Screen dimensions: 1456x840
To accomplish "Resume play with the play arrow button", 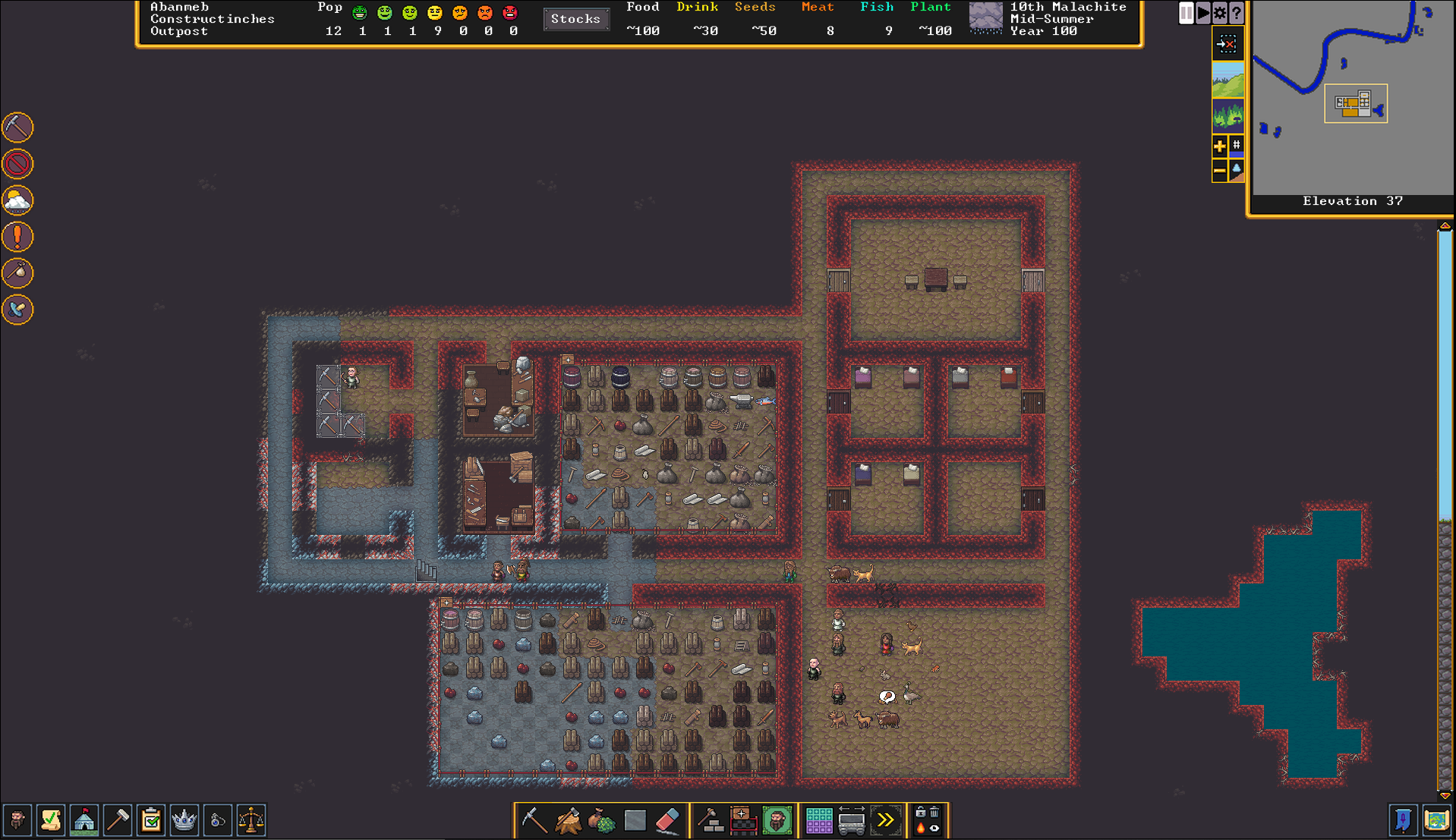I will [1202, 13].
